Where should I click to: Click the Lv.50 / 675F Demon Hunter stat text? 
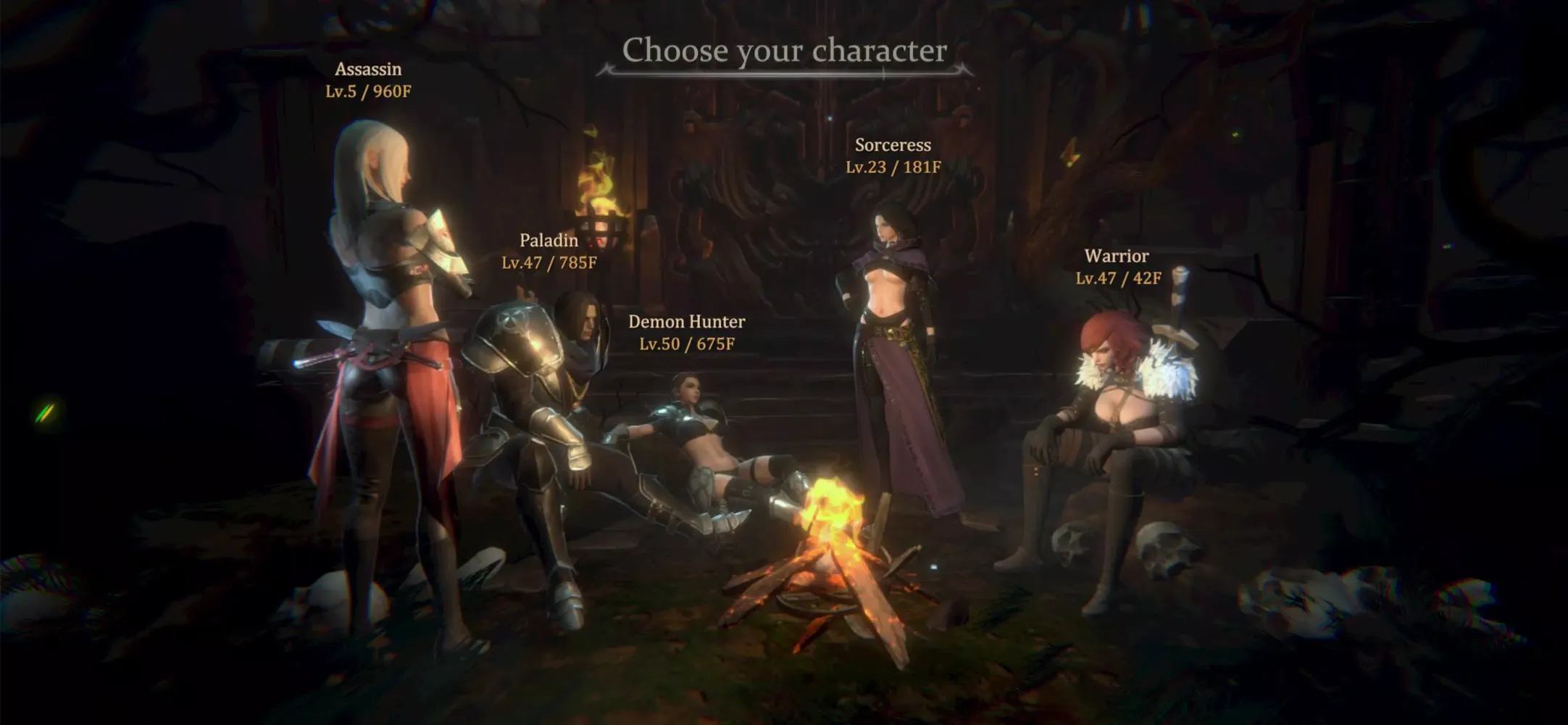coord(687,344)
